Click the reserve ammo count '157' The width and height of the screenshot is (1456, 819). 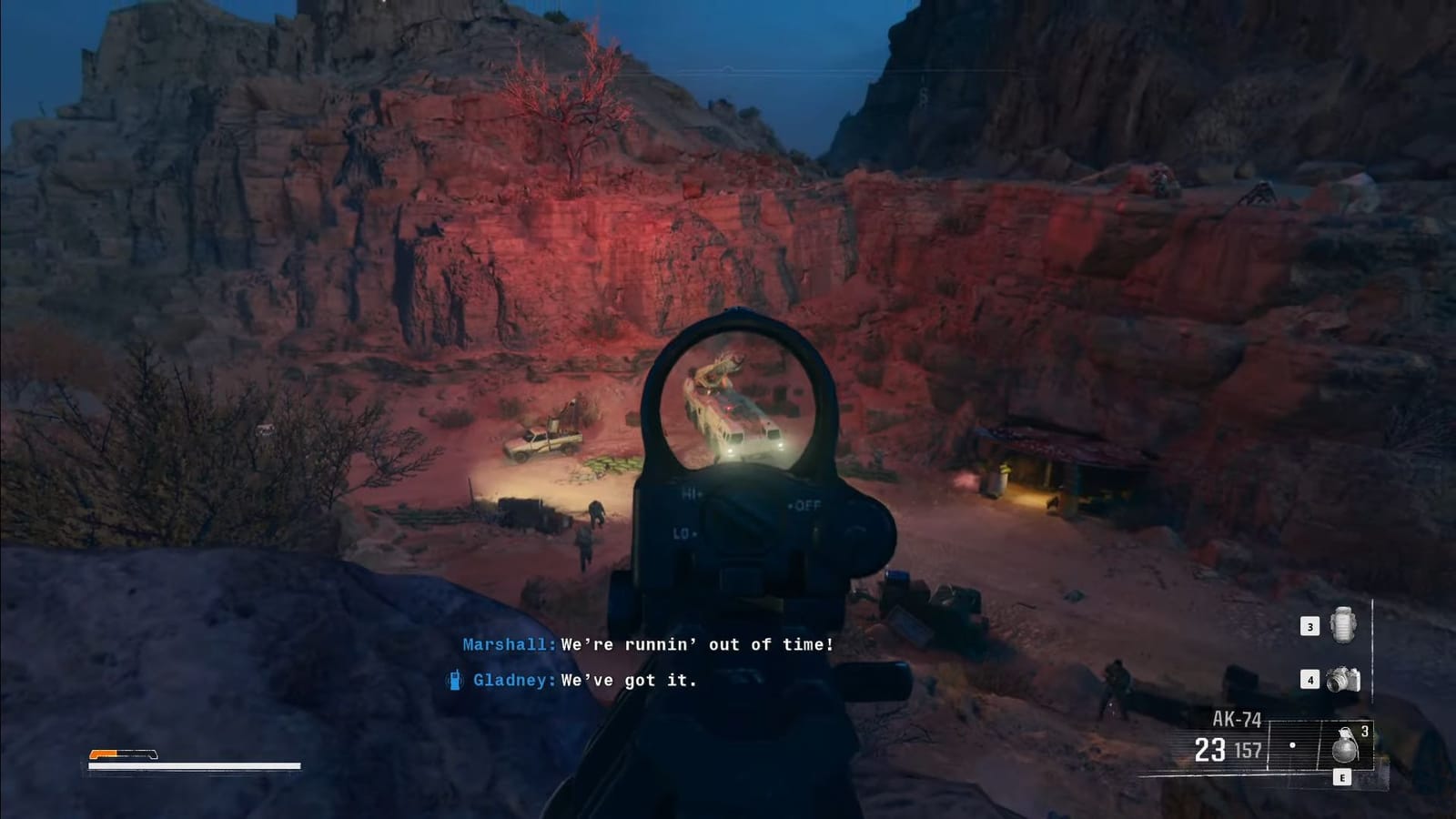(x=1249, y=749)
